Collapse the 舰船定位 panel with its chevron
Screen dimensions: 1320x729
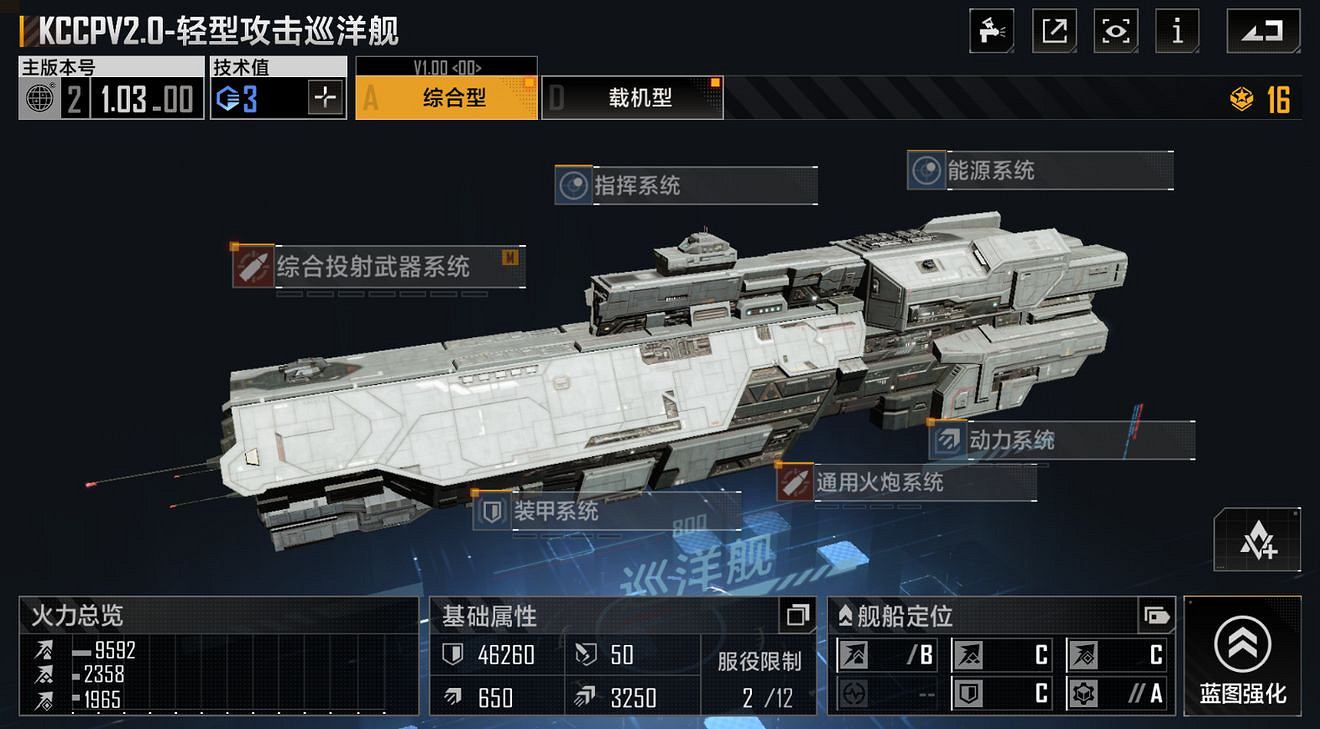843,618
